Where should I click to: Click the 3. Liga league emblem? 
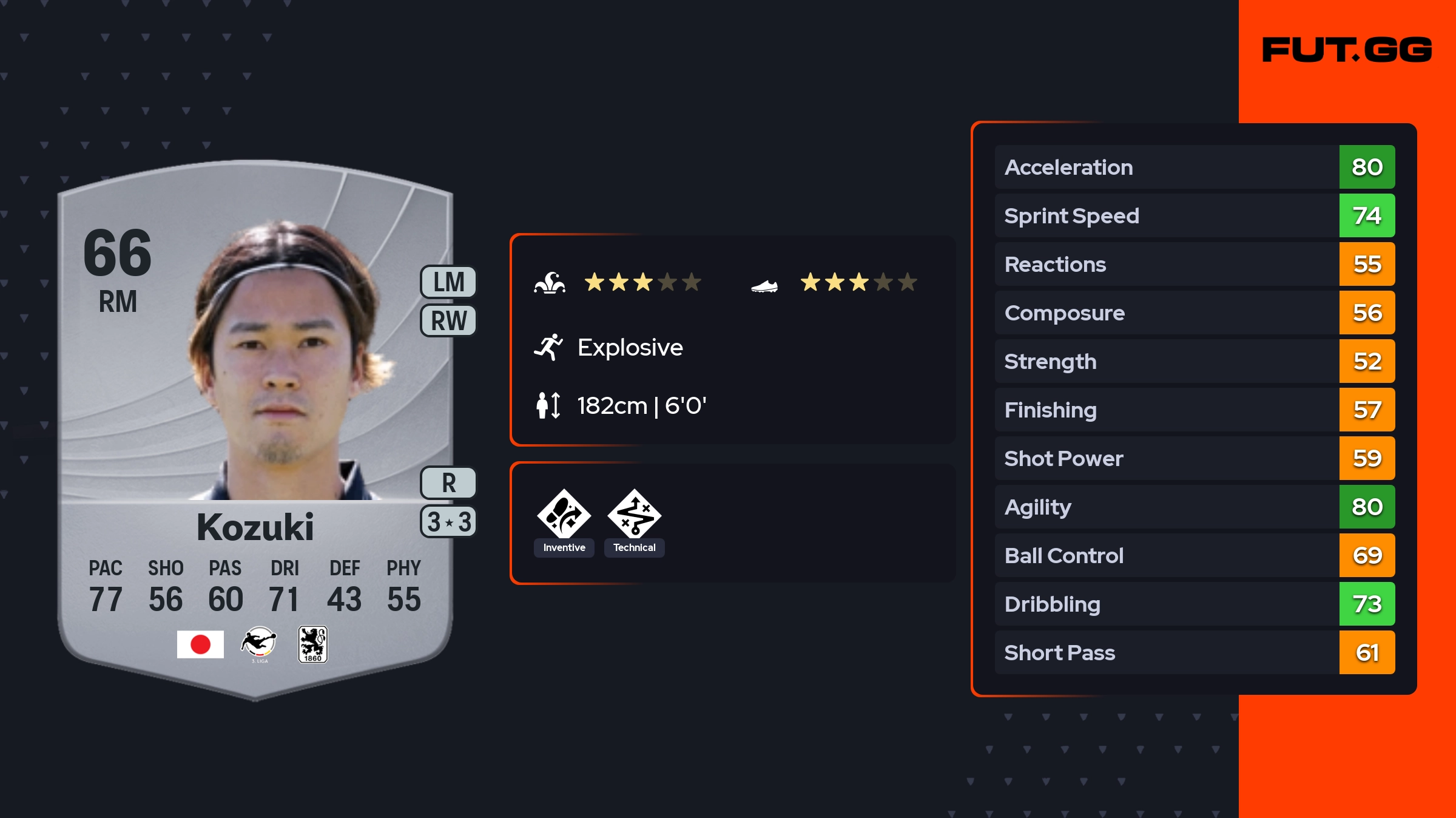[x=259, y=644]
